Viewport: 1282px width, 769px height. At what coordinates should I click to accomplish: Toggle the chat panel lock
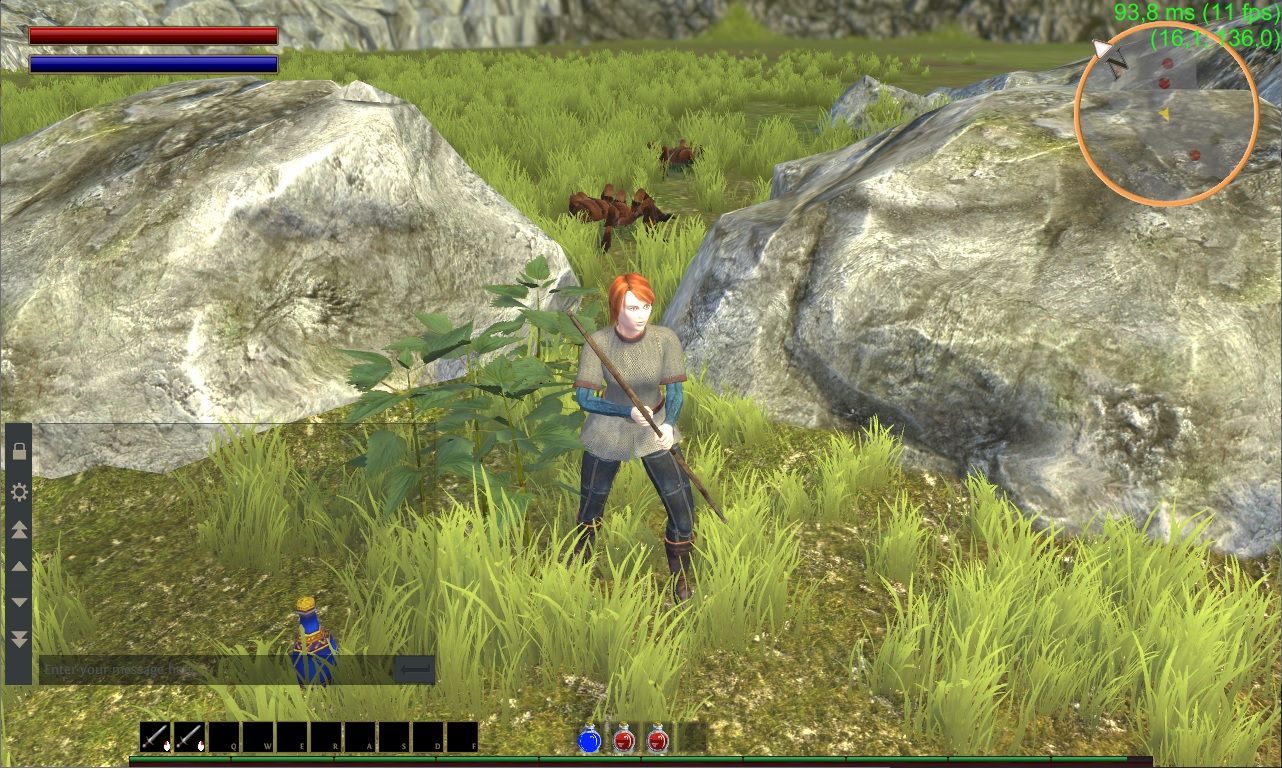18,452
